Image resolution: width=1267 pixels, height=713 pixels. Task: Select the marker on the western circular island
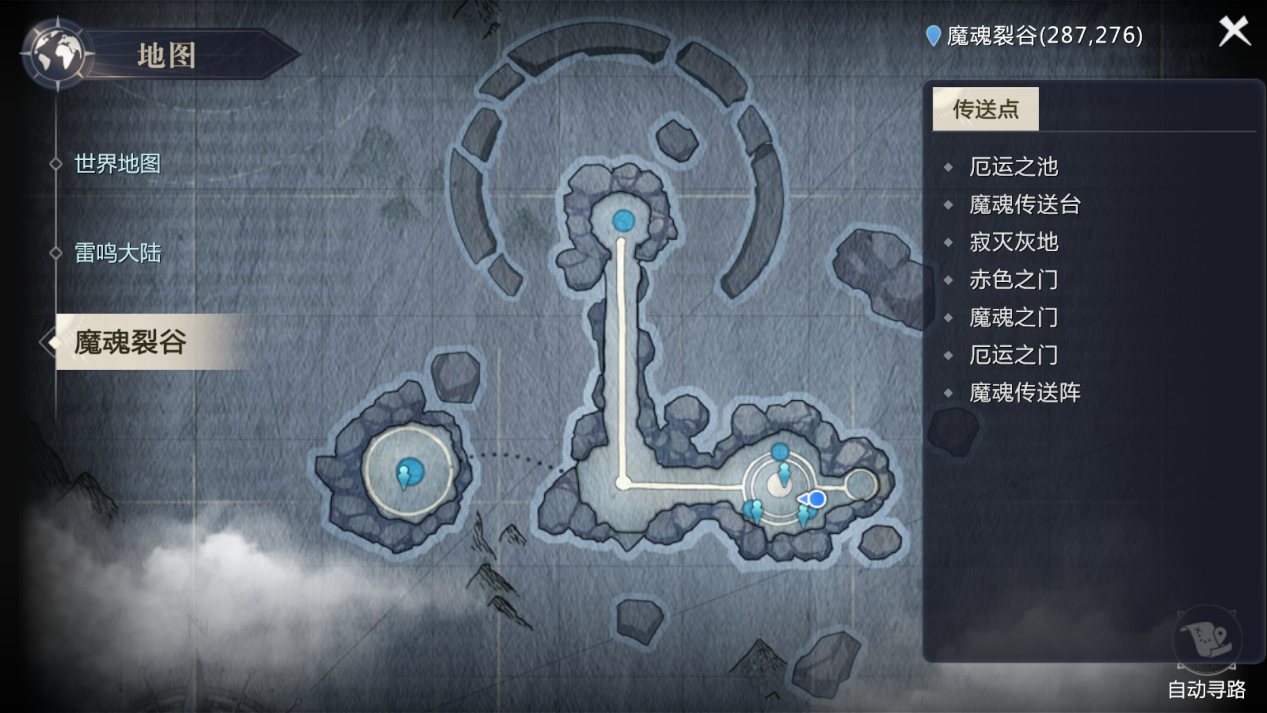pos(407,473)
